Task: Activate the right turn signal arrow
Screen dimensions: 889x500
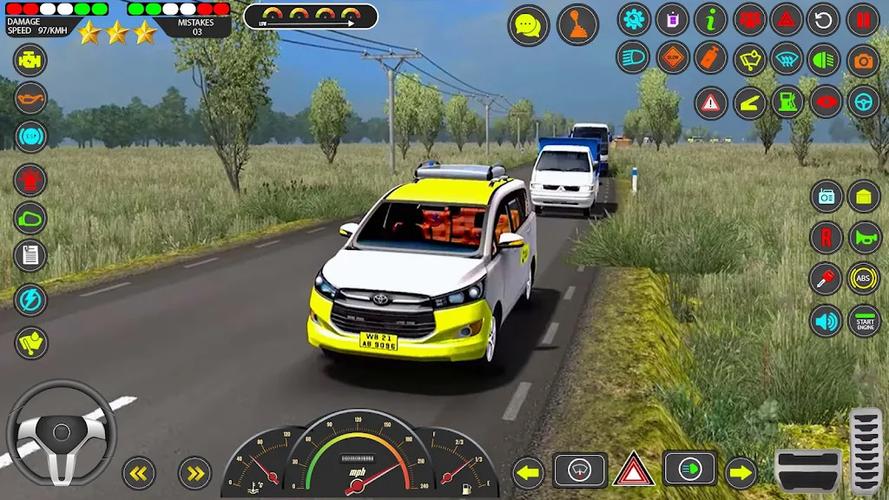Action: (741, 471)
